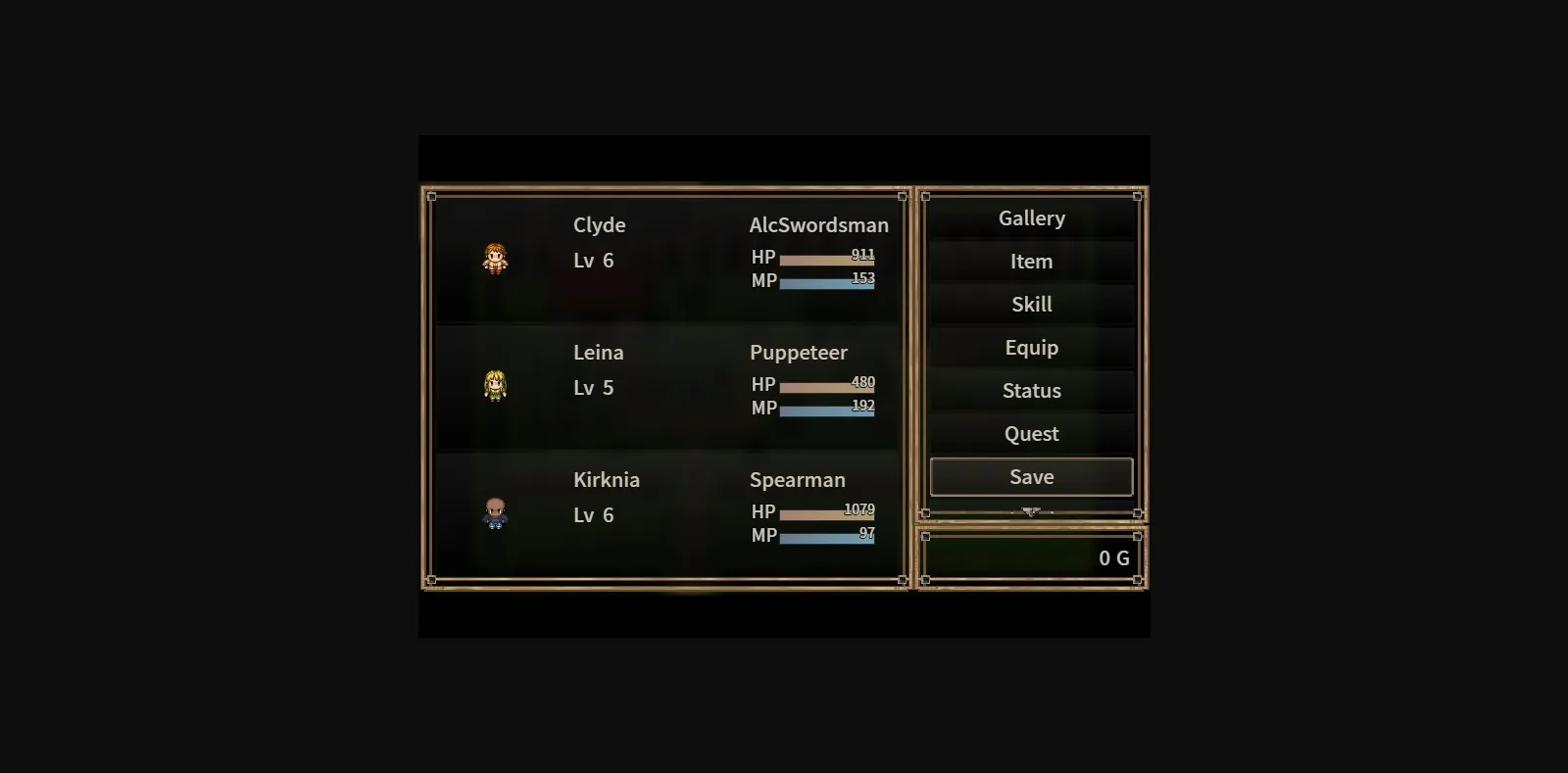Select Leina's character sprite

point(496,386)
